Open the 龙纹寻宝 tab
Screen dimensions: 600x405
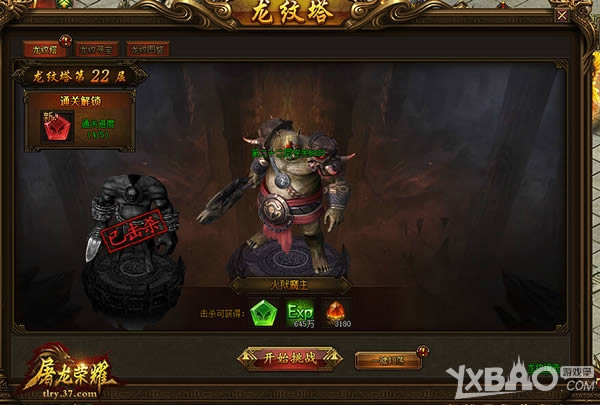(96, 48)
